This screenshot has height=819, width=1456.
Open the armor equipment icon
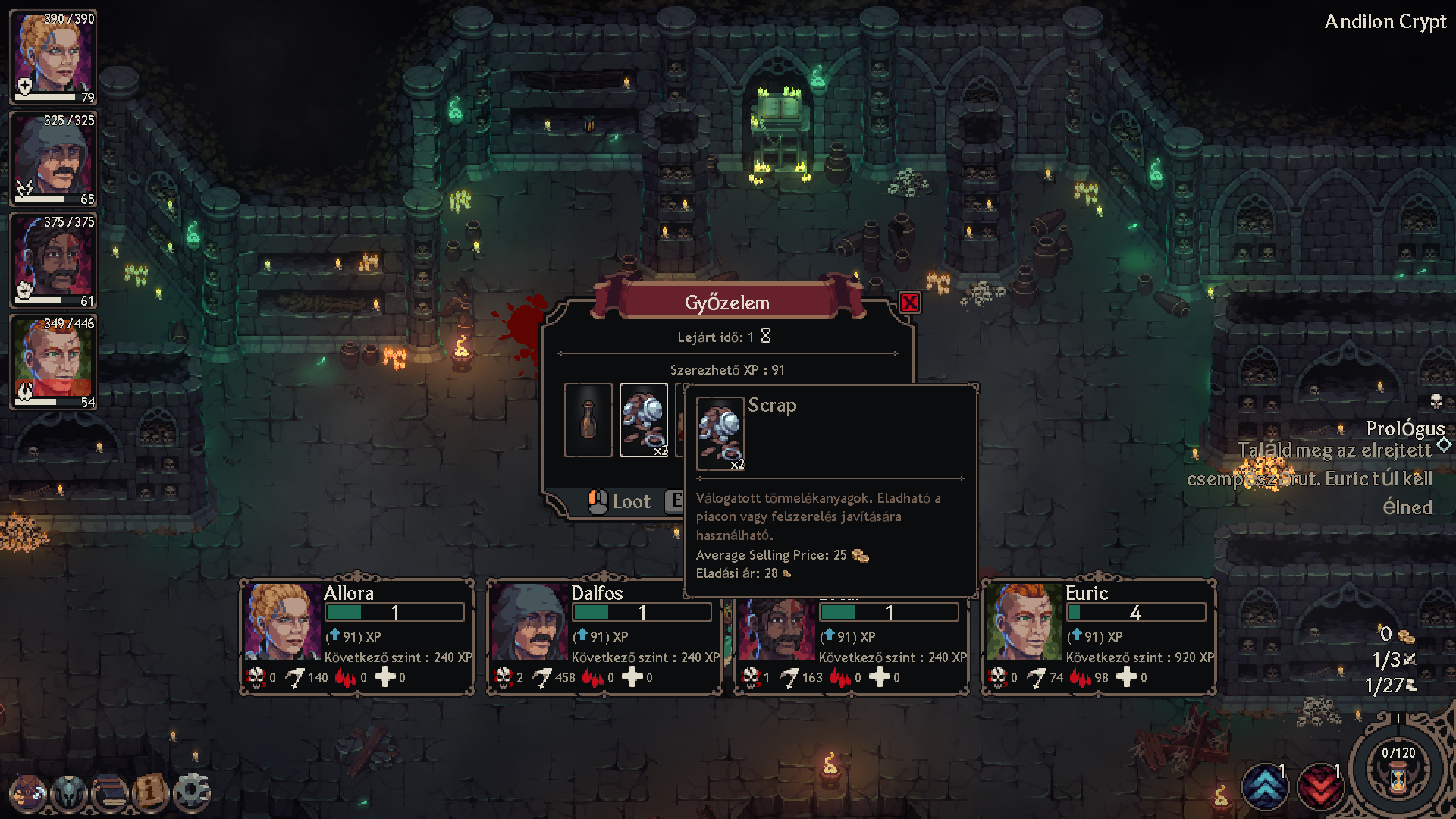tap(70, 793)
